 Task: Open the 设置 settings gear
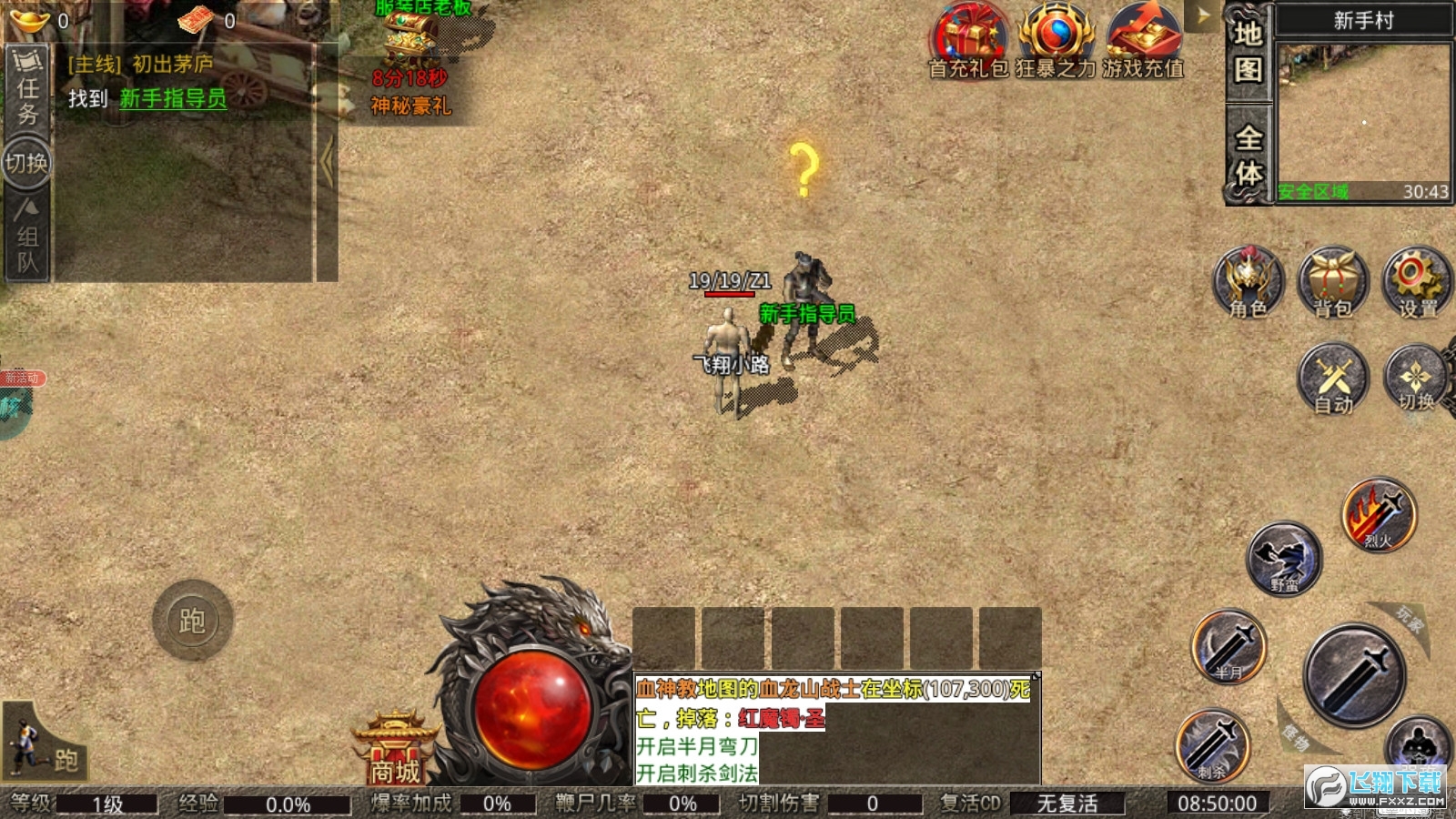[1416, 282]
